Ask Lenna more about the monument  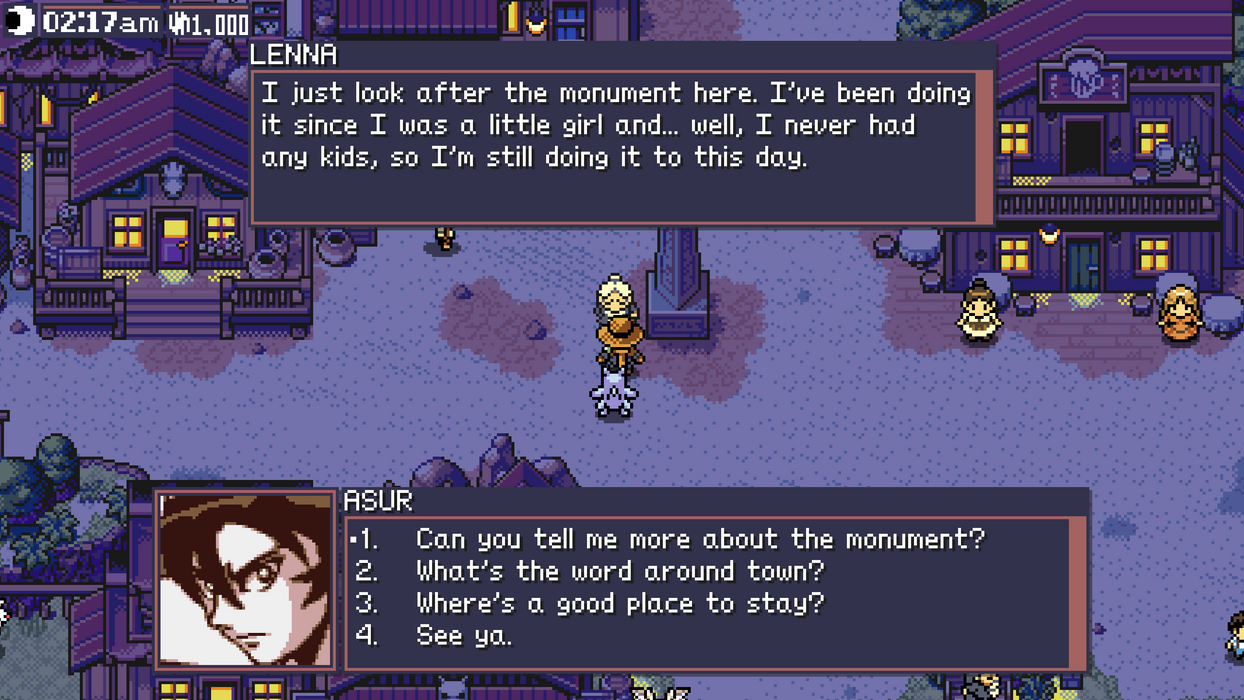[700, 539]
